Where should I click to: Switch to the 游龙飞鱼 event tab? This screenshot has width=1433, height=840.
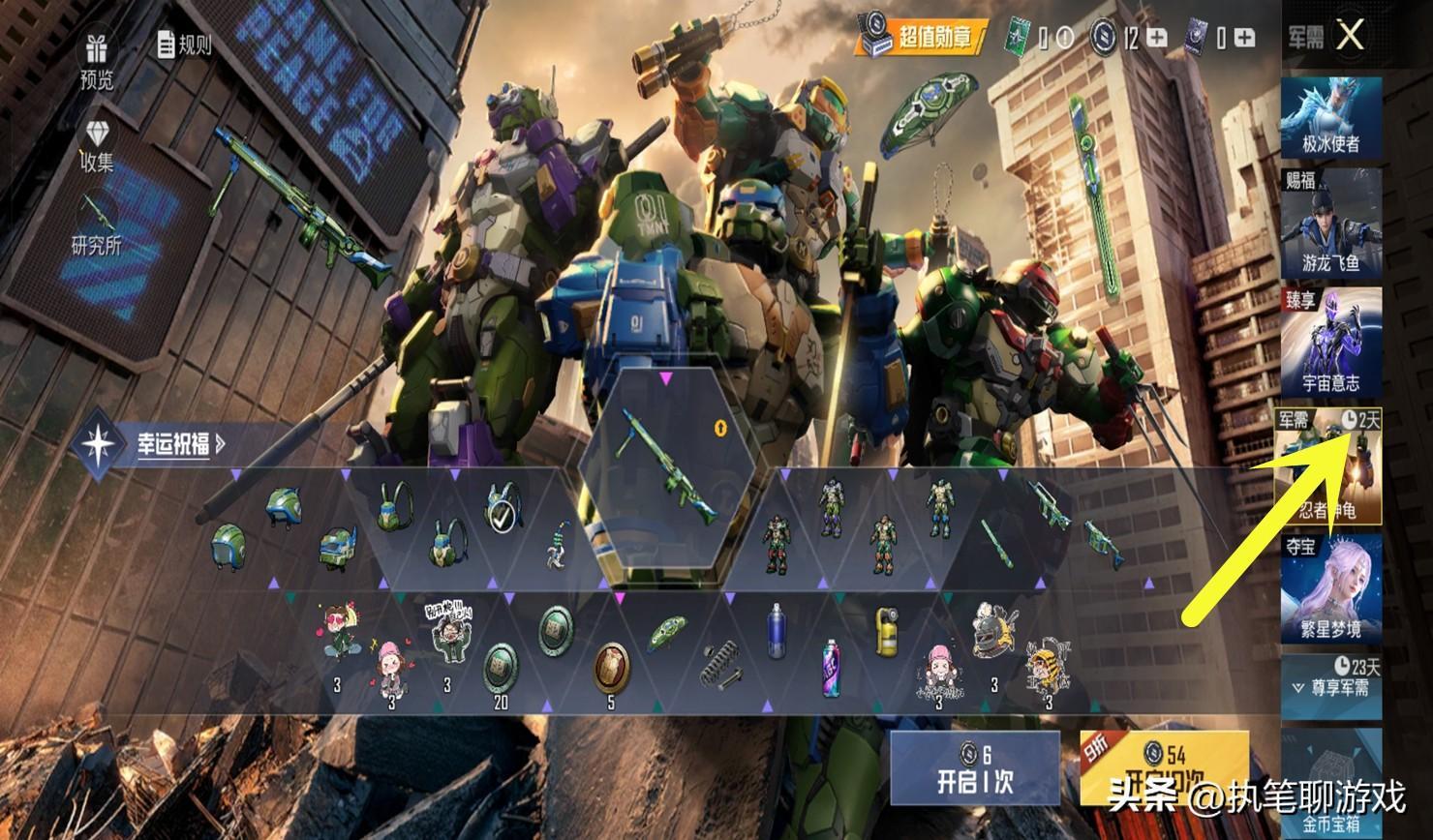pos(1331,222)
